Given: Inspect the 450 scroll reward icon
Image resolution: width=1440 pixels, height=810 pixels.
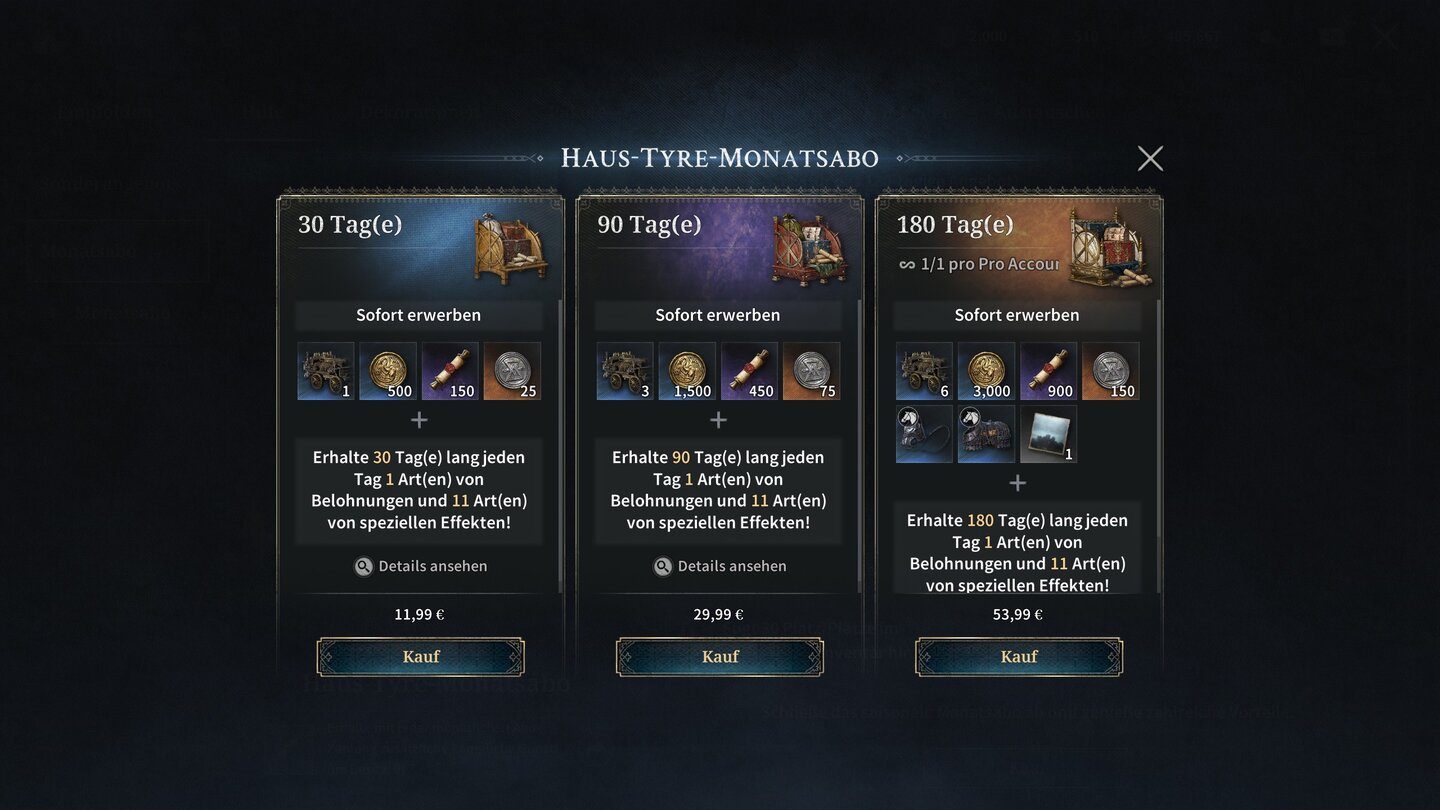Looking at the screenshot, I should coord(749,371).
